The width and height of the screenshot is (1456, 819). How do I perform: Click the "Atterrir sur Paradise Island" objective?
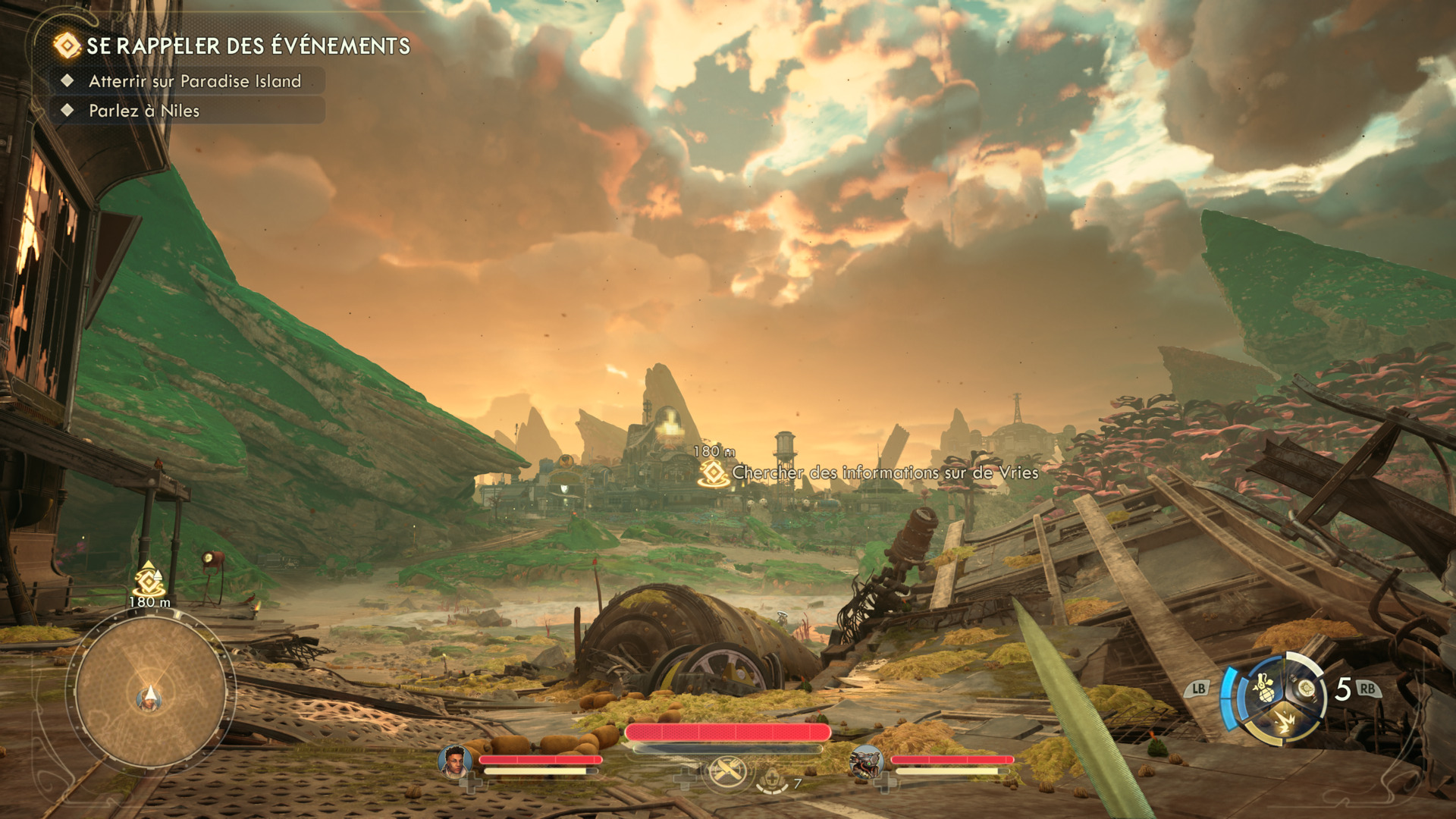(194, 81)
